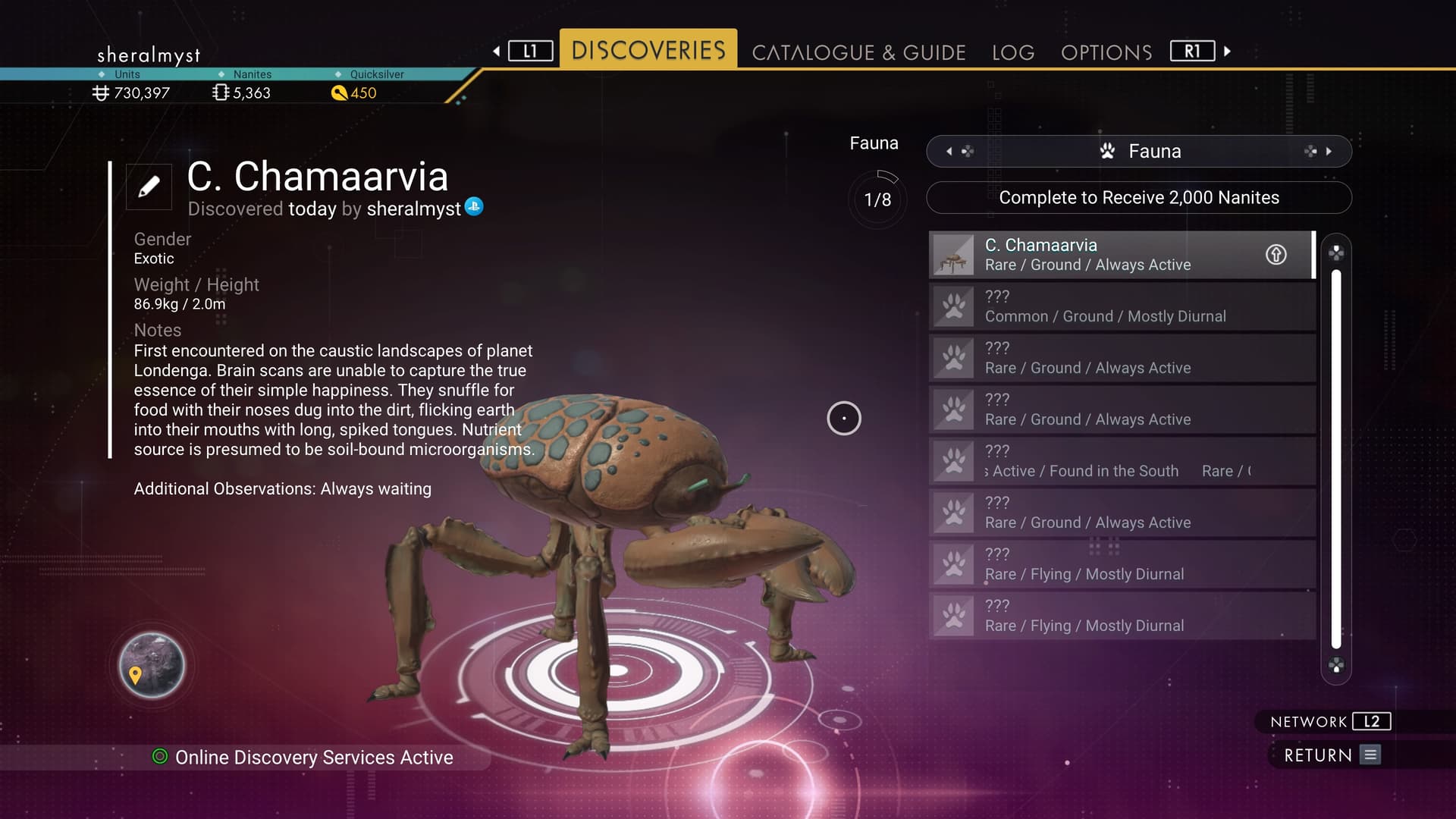Image resolution: width=1456 pixels, height=819 pixels.
Task: Click the left arrow on Fauna selector
Action: tap(949, 152)
